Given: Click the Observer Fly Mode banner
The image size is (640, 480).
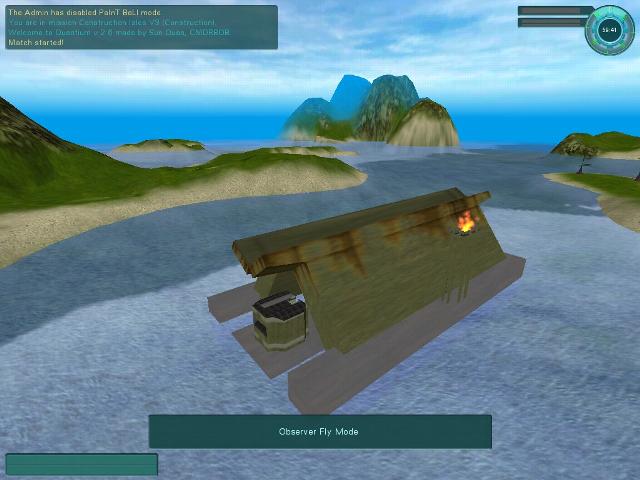Looking at the screenshot, I should click(320, 432).
